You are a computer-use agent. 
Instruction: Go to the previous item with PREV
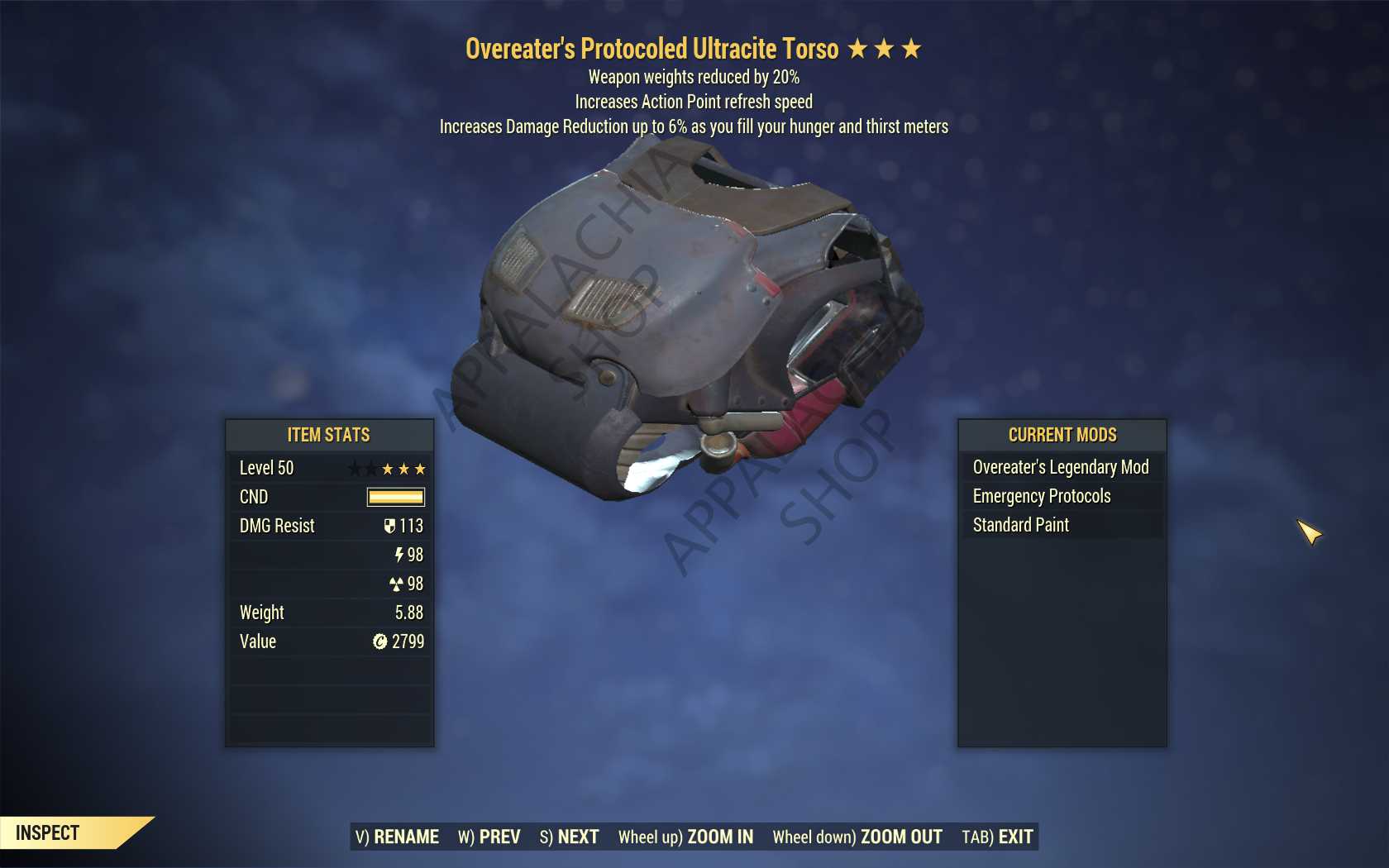point(489,837)
